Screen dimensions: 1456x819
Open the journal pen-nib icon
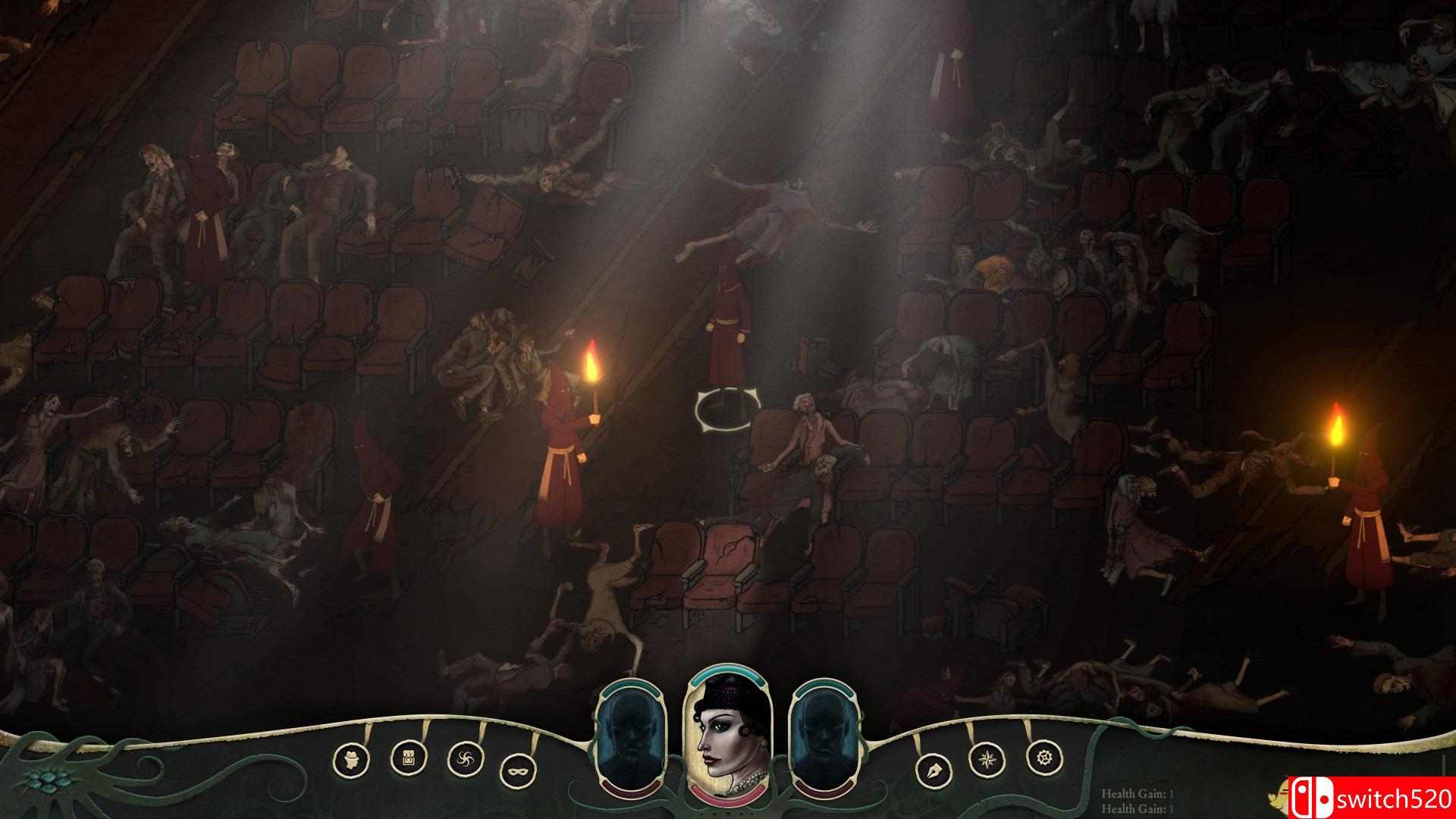tap(932, 770)
